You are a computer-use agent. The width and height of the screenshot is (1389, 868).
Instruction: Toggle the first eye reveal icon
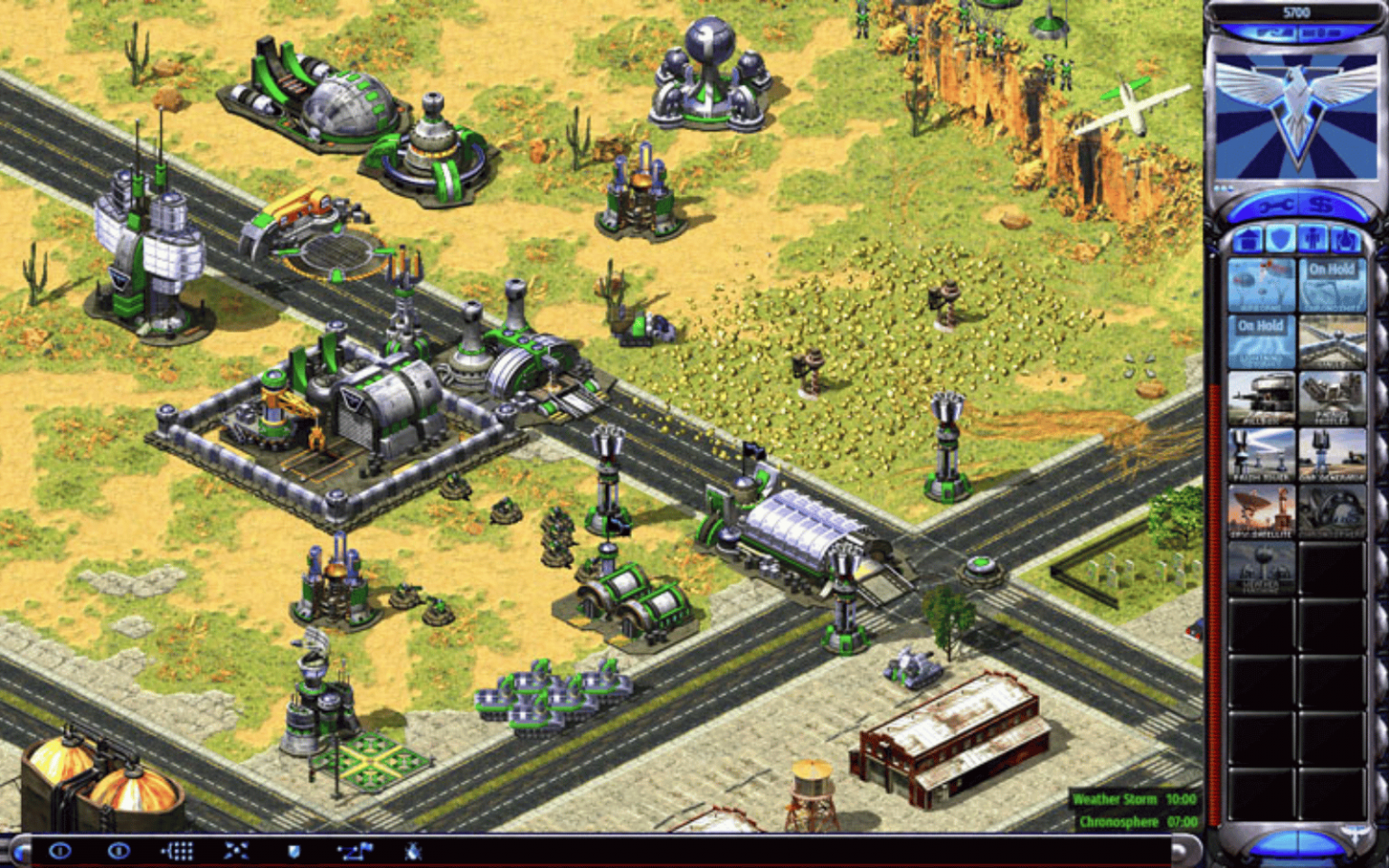coord(59,853)
